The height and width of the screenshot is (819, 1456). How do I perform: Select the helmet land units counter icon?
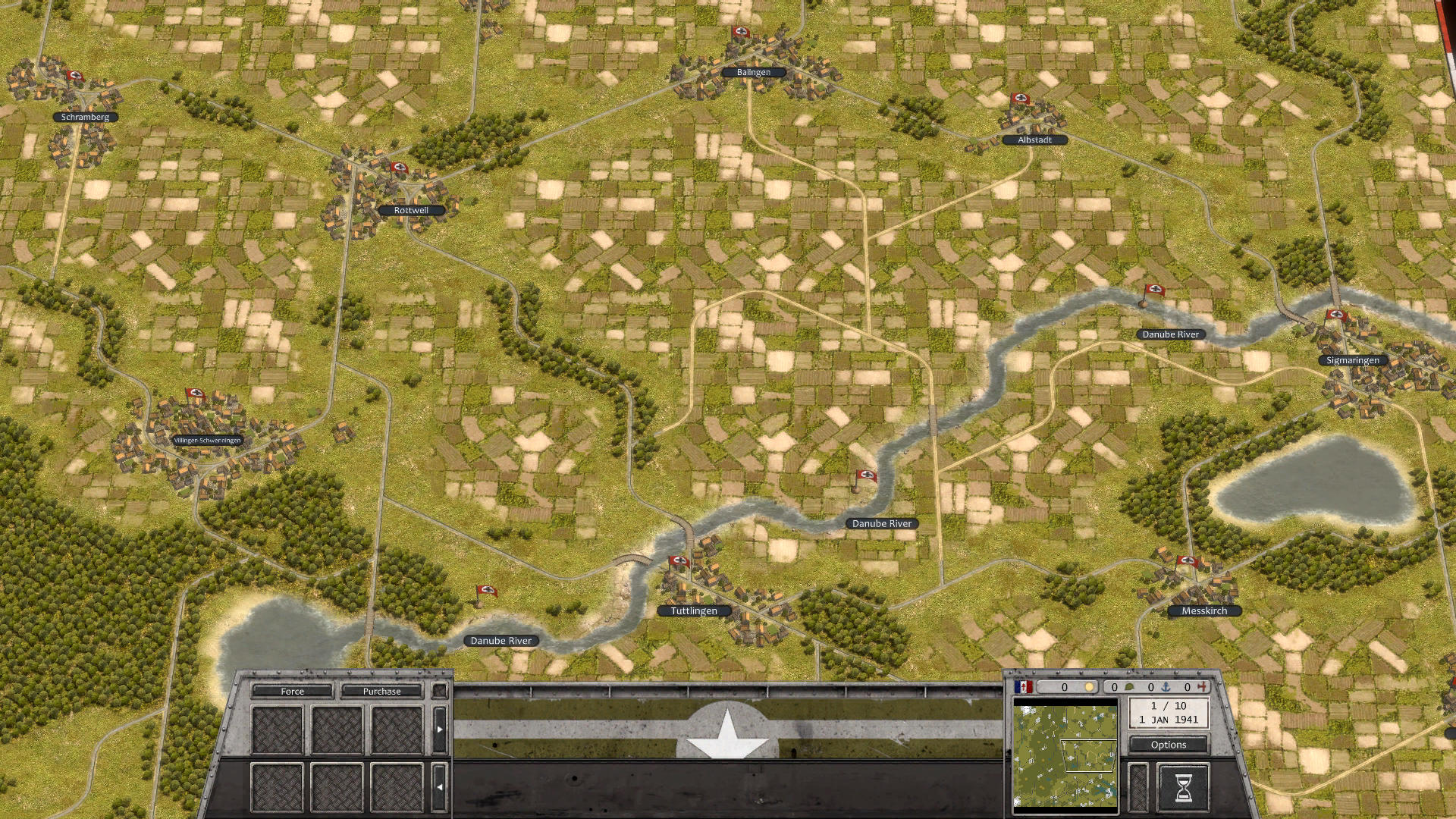(1129, 688)
